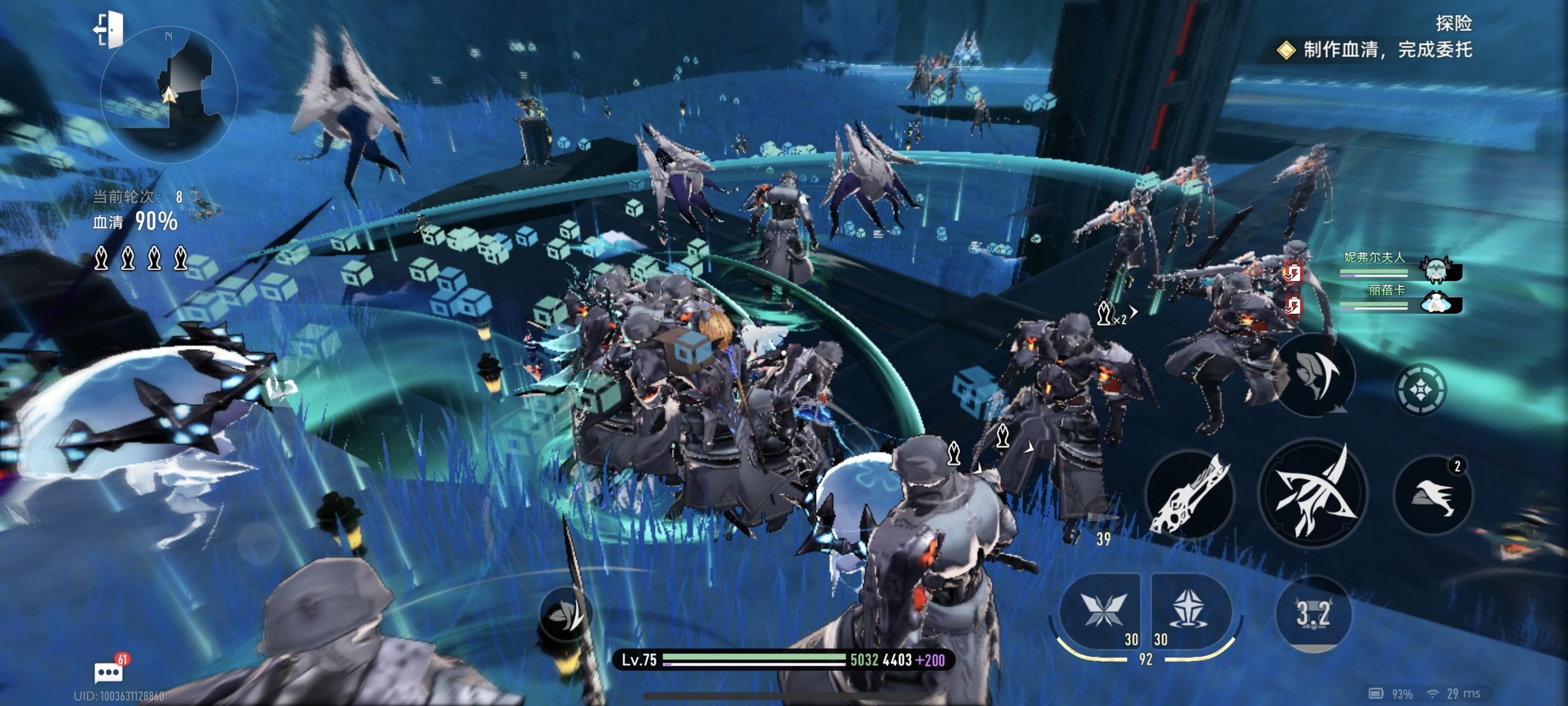Open the 制作血清 quest tracker
The height and width of the screenshot is (706, 1568).
[1376, 50]
